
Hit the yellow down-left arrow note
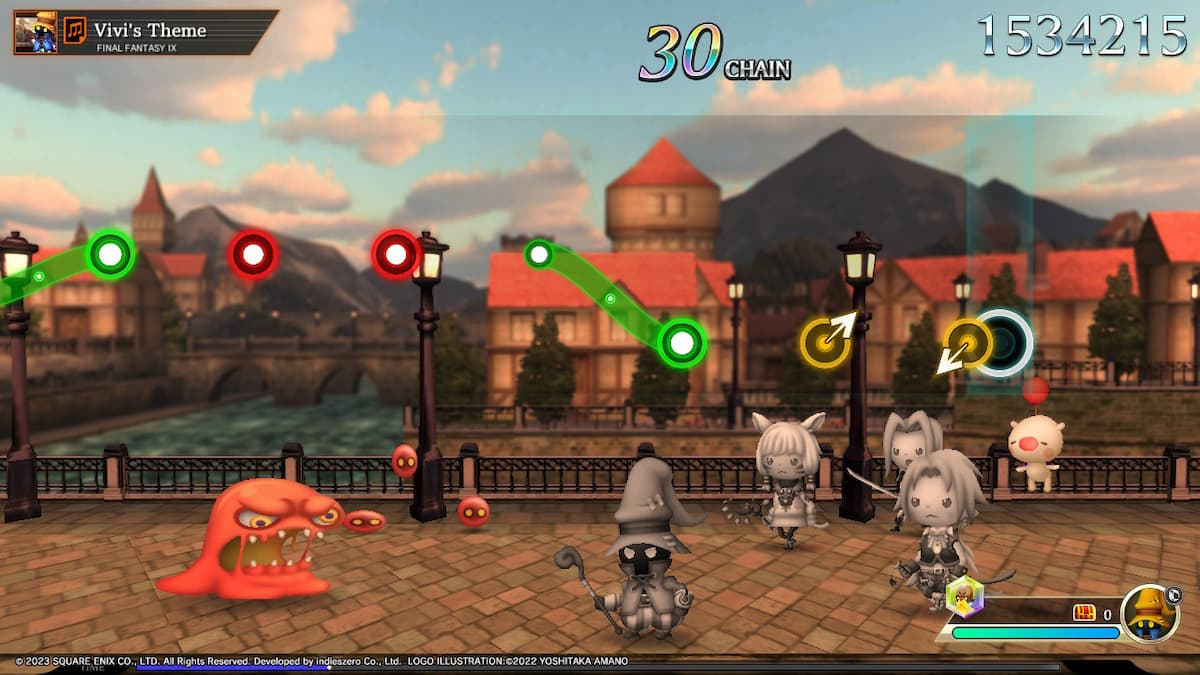pyautogui.click(x=966, y=345)
